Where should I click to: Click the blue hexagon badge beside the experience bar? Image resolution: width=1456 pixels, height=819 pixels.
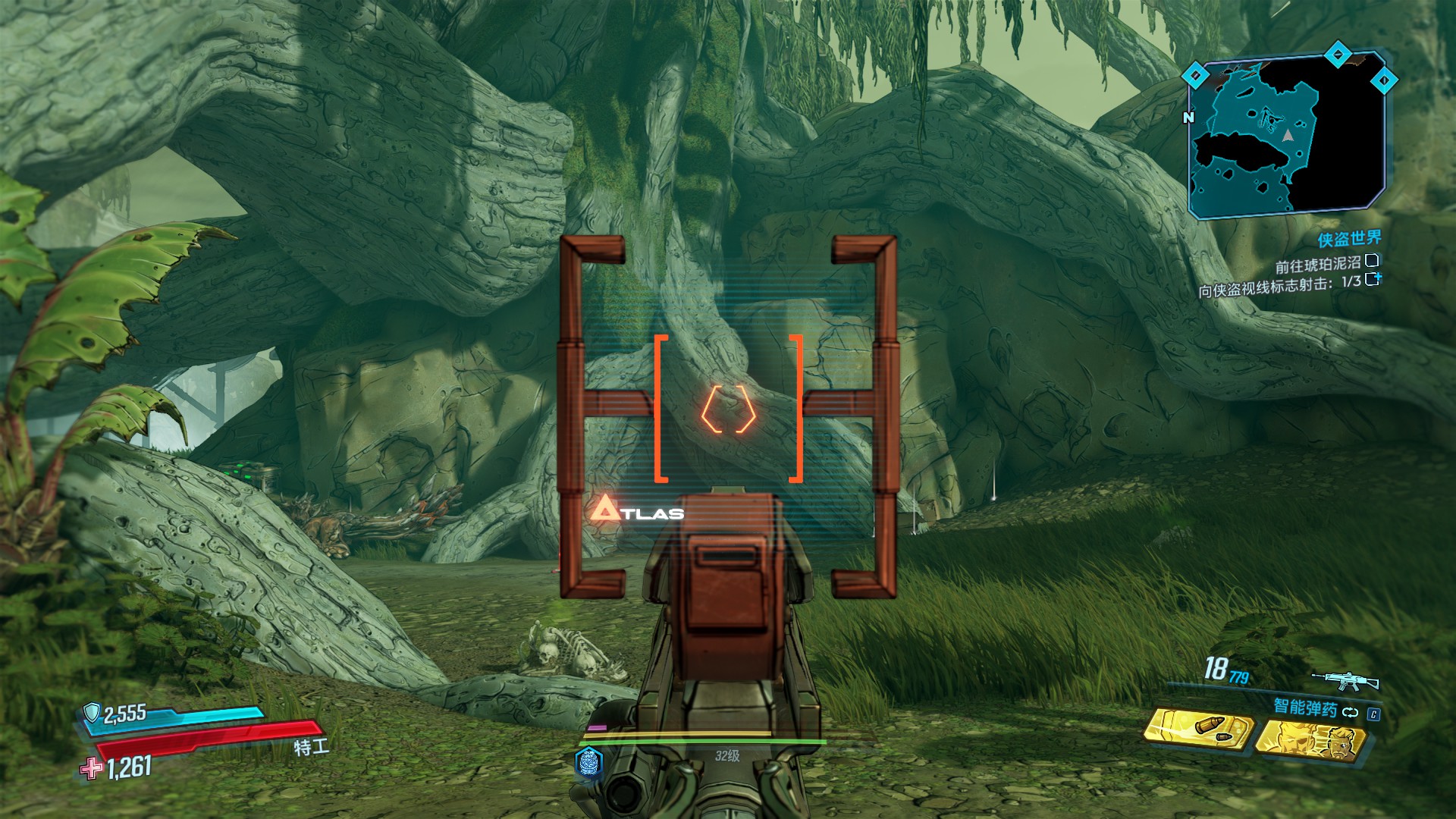589,761
